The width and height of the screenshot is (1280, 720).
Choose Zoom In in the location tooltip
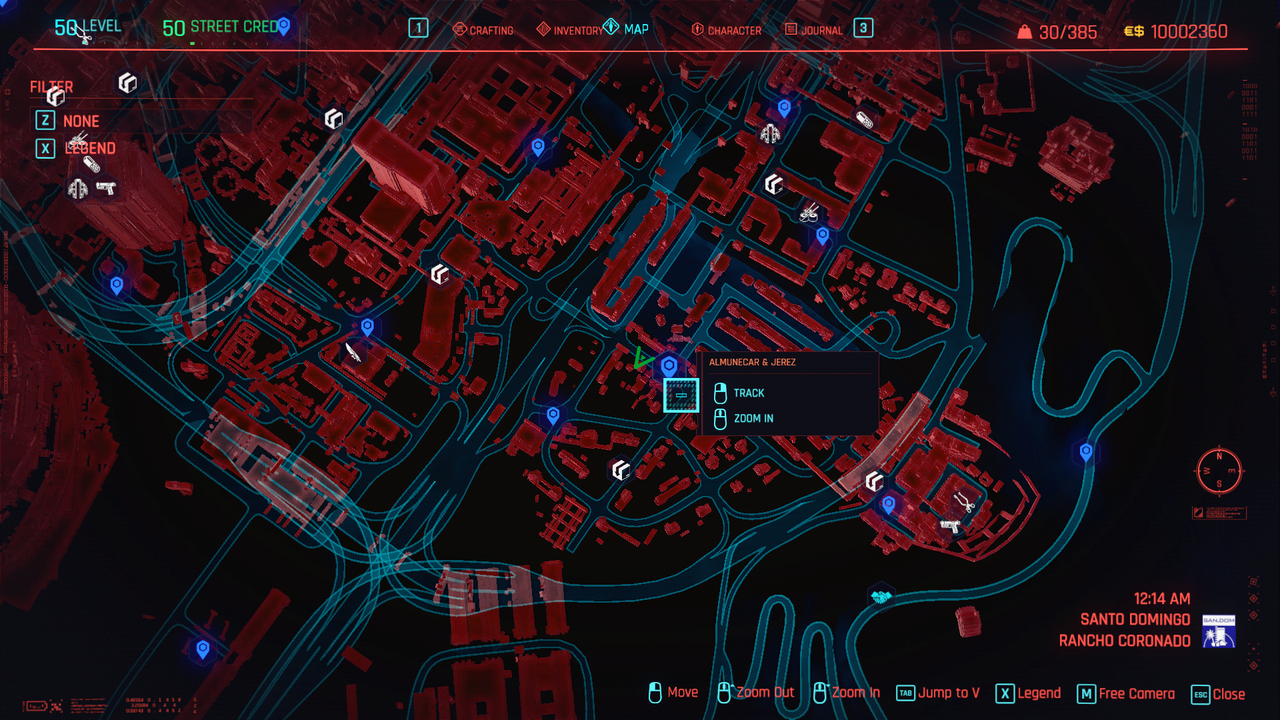click(x=753, y=419)
